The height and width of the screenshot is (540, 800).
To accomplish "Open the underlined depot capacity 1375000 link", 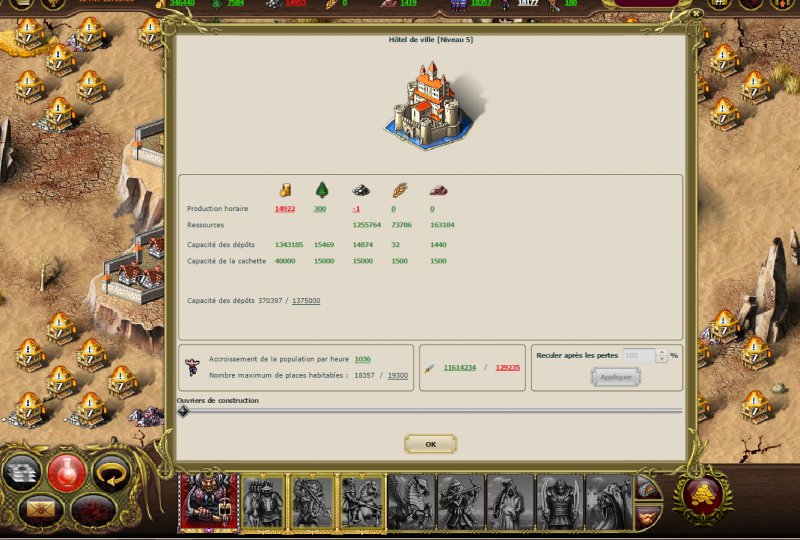I will click(306, 300).
